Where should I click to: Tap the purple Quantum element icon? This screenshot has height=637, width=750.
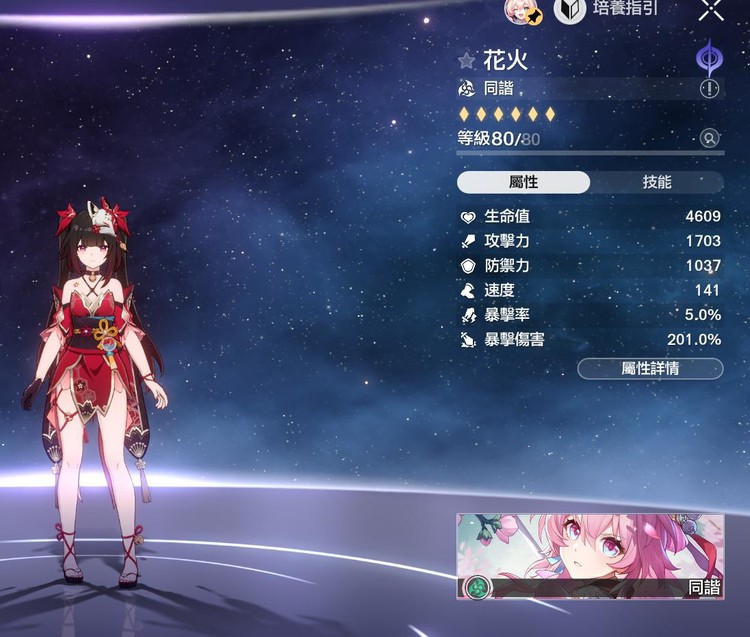click(710, 57)
